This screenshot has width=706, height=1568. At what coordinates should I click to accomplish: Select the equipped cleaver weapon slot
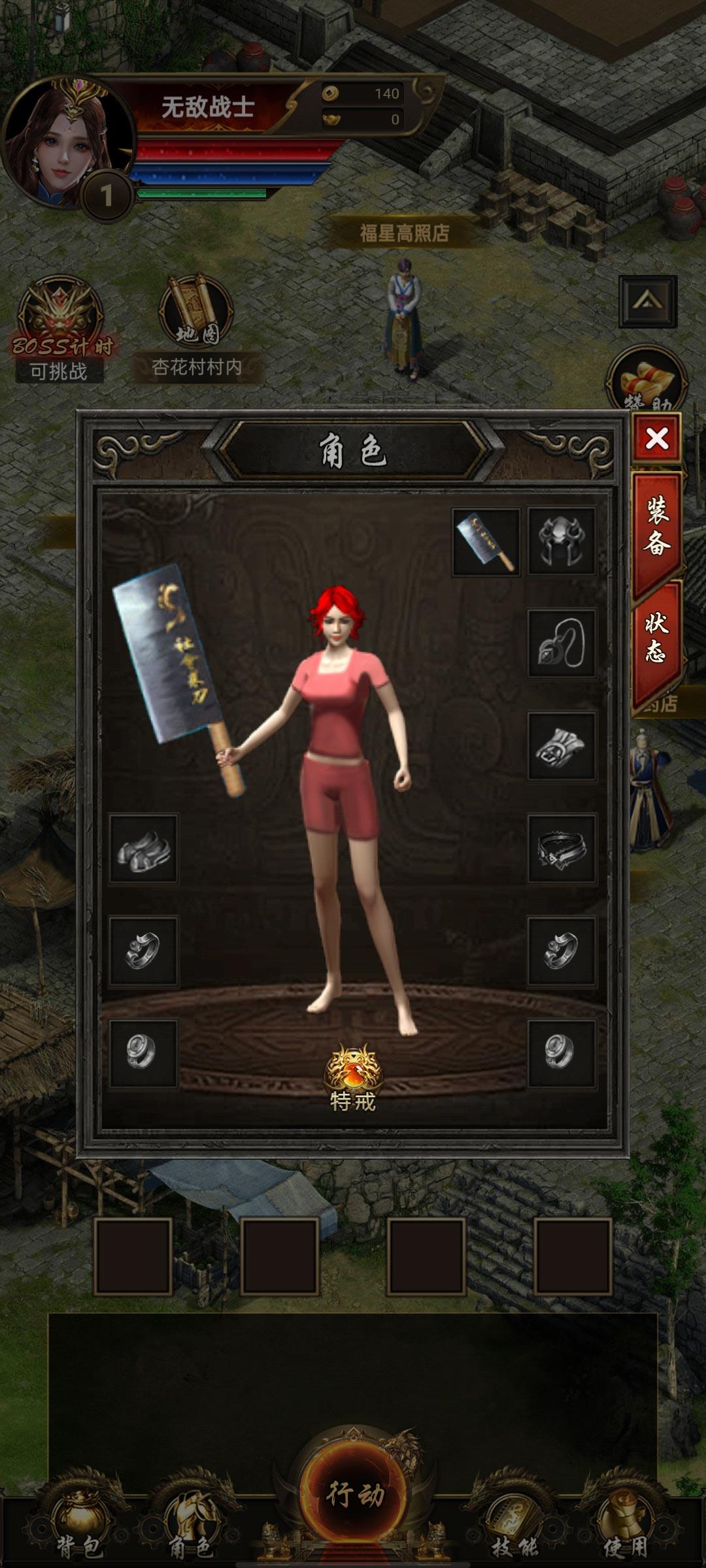pyautogui.click(x=486, y=542)
